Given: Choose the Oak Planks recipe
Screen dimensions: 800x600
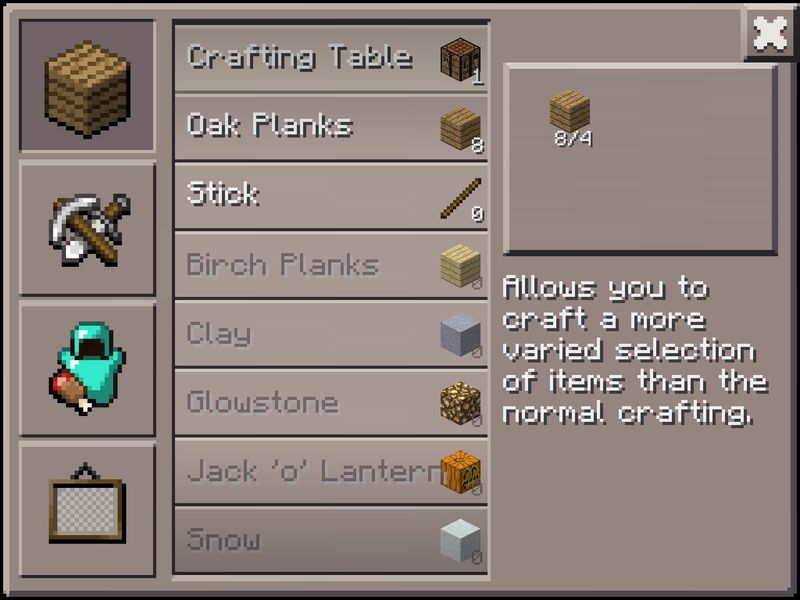Looking at the screenshot, I should 331,127.
